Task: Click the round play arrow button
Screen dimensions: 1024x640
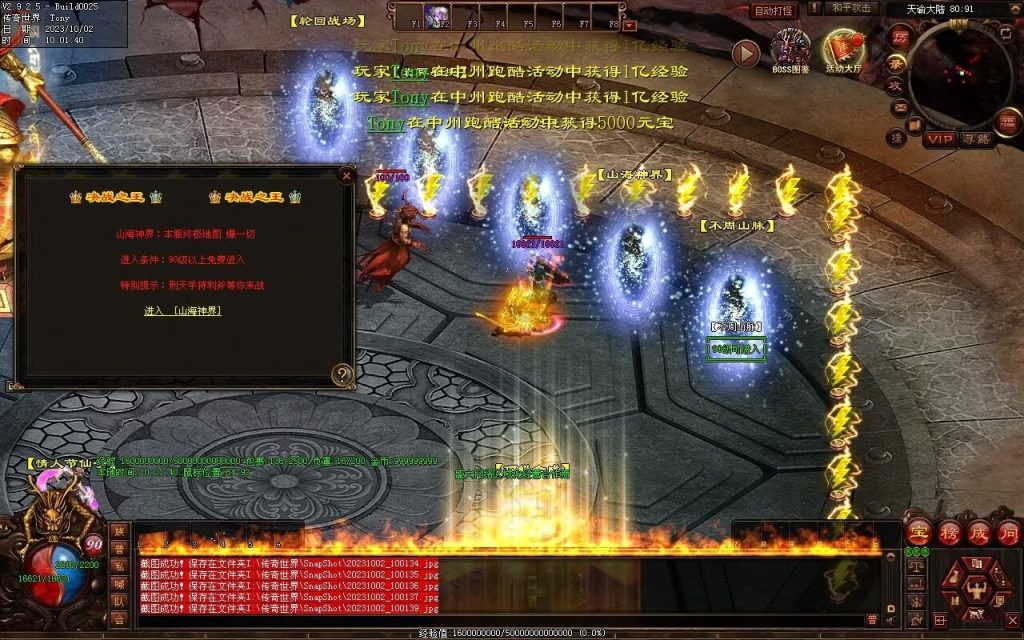Action: point(746,53)
